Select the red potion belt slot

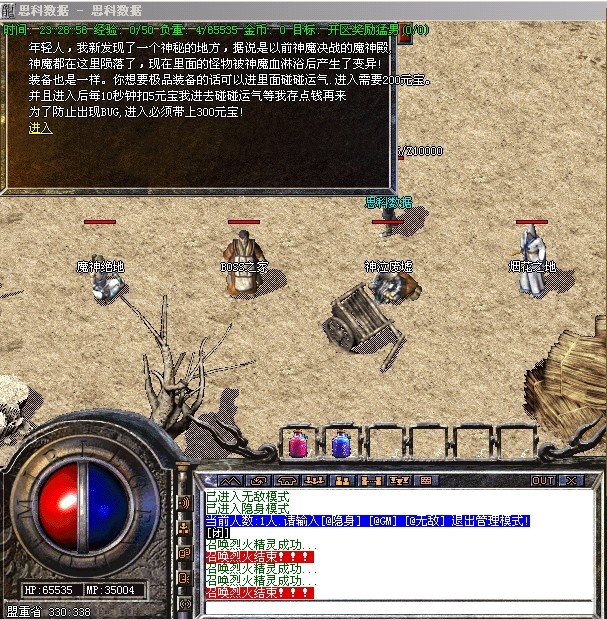pos(297,444)
